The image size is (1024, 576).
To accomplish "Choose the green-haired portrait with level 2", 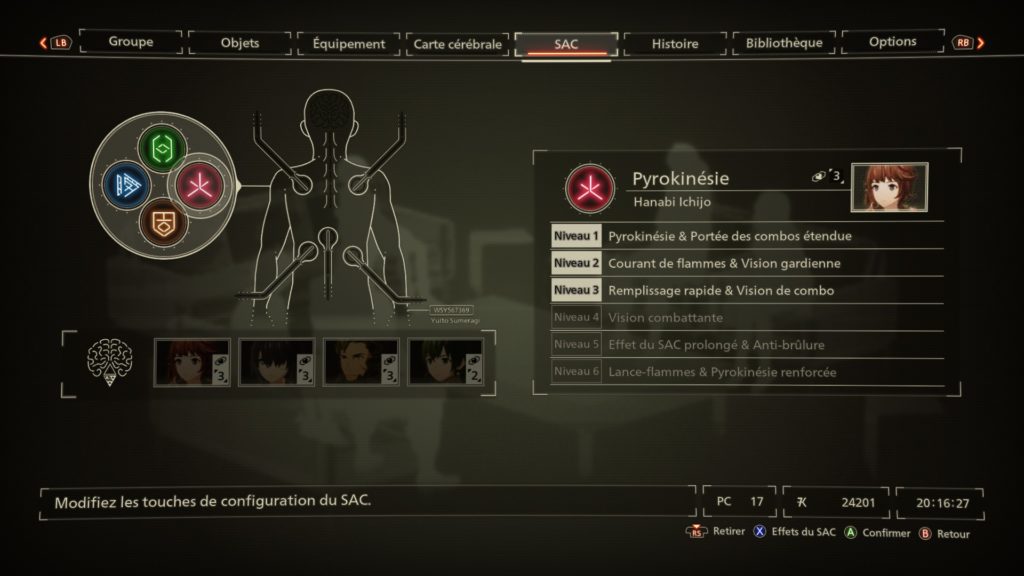I will (x=446, y=362).
